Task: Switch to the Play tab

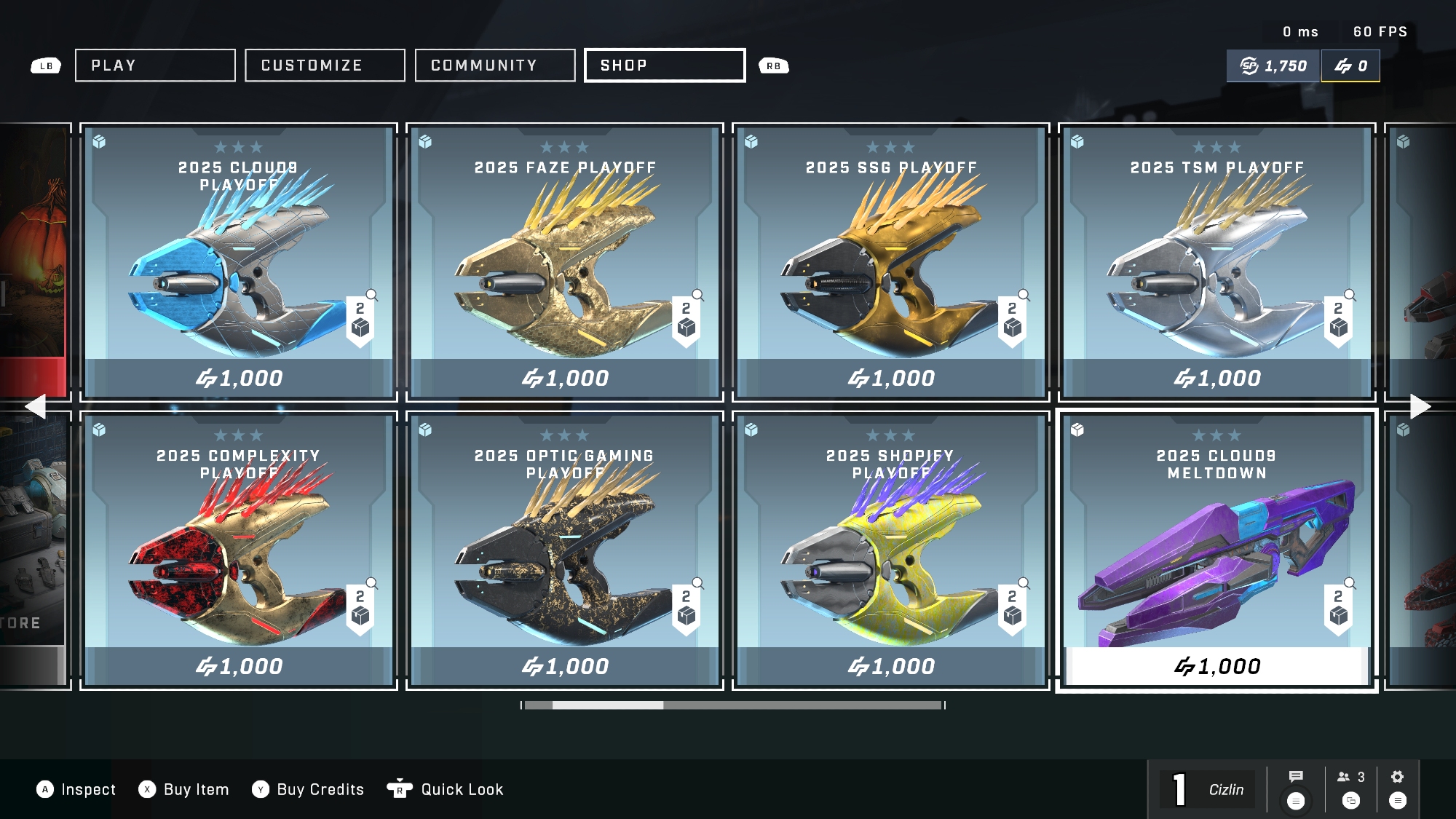Action: click(155, 66)
